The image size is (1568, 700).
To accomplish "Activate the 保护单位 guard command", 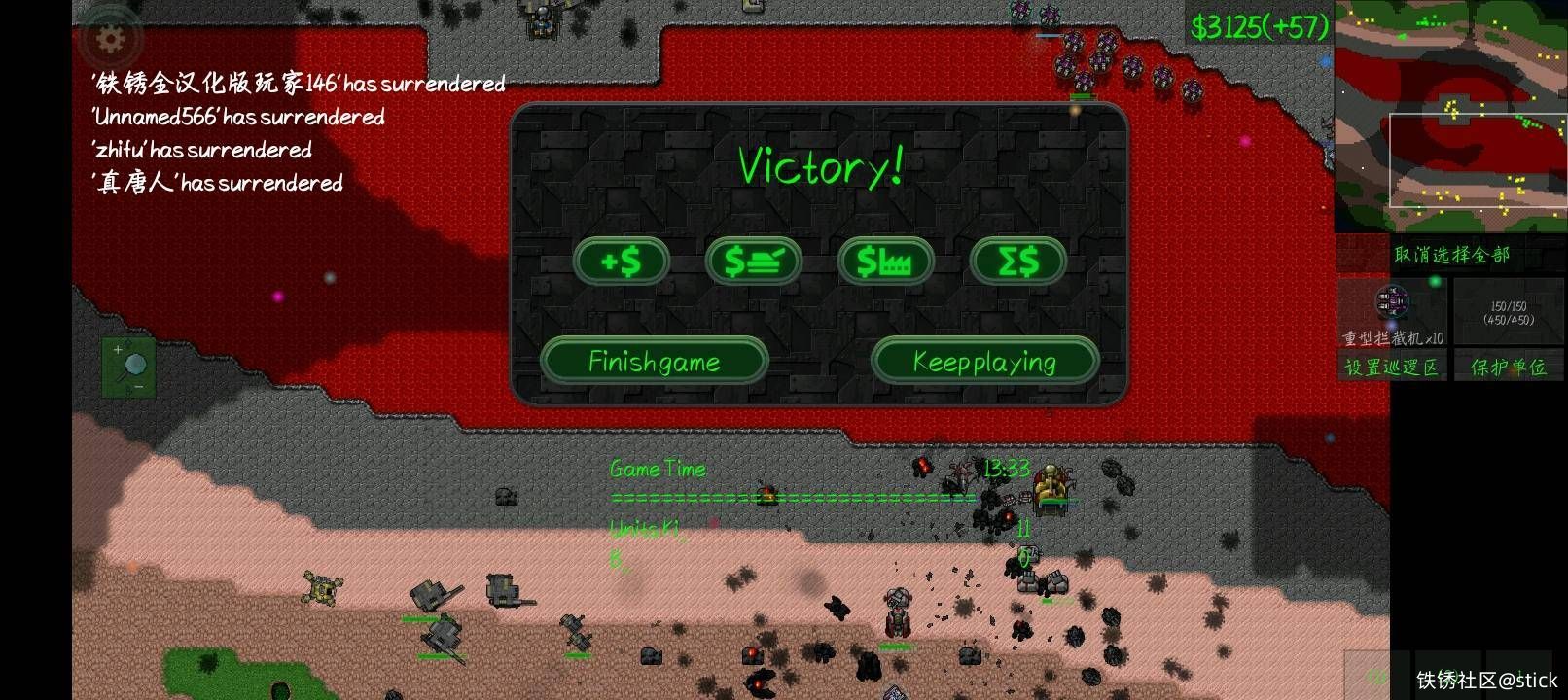I will pyautogui.click(x=1509, y=367).
